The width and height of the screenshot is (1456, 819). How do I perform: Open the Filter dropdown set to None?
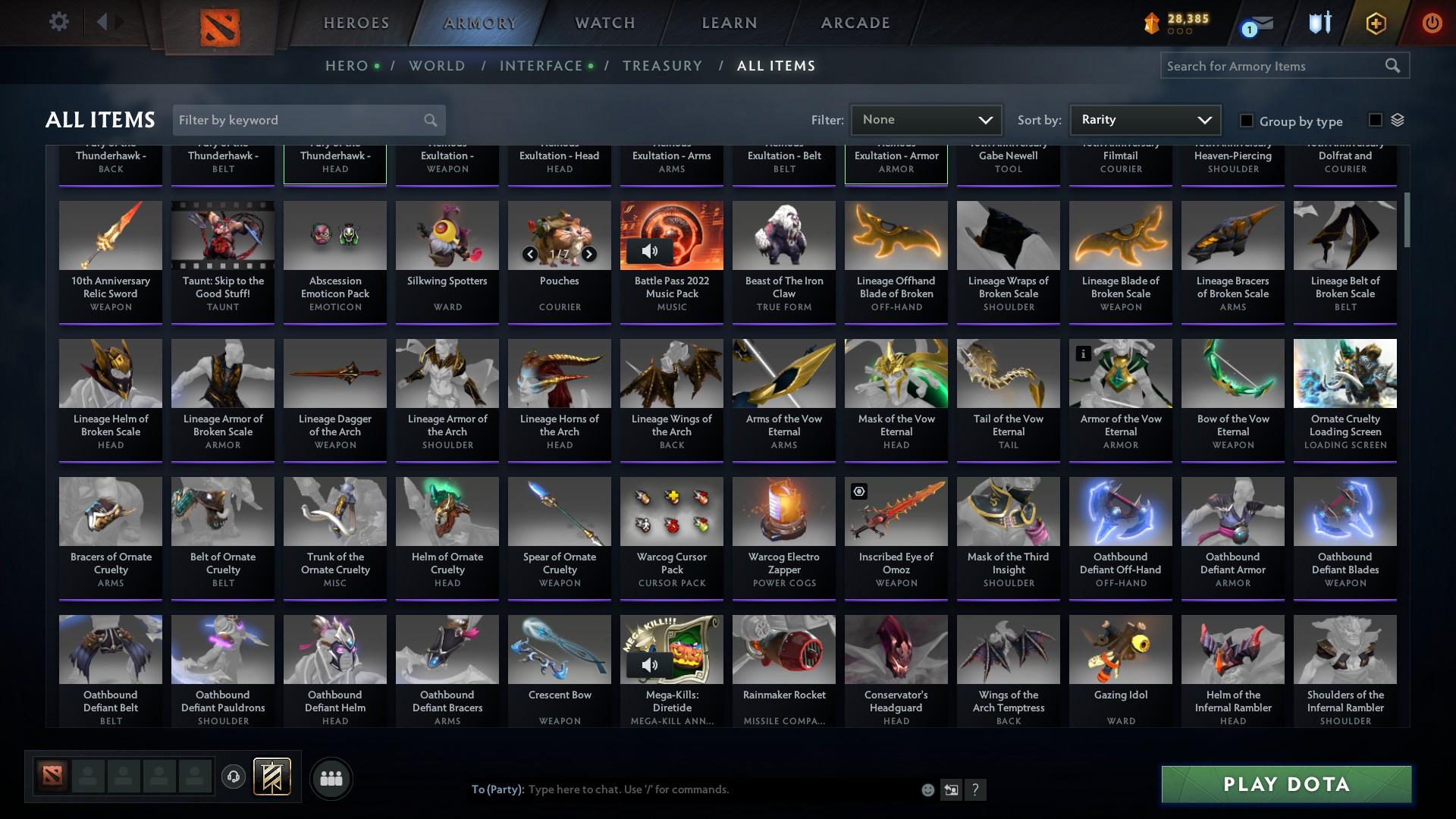coord(926,120)
